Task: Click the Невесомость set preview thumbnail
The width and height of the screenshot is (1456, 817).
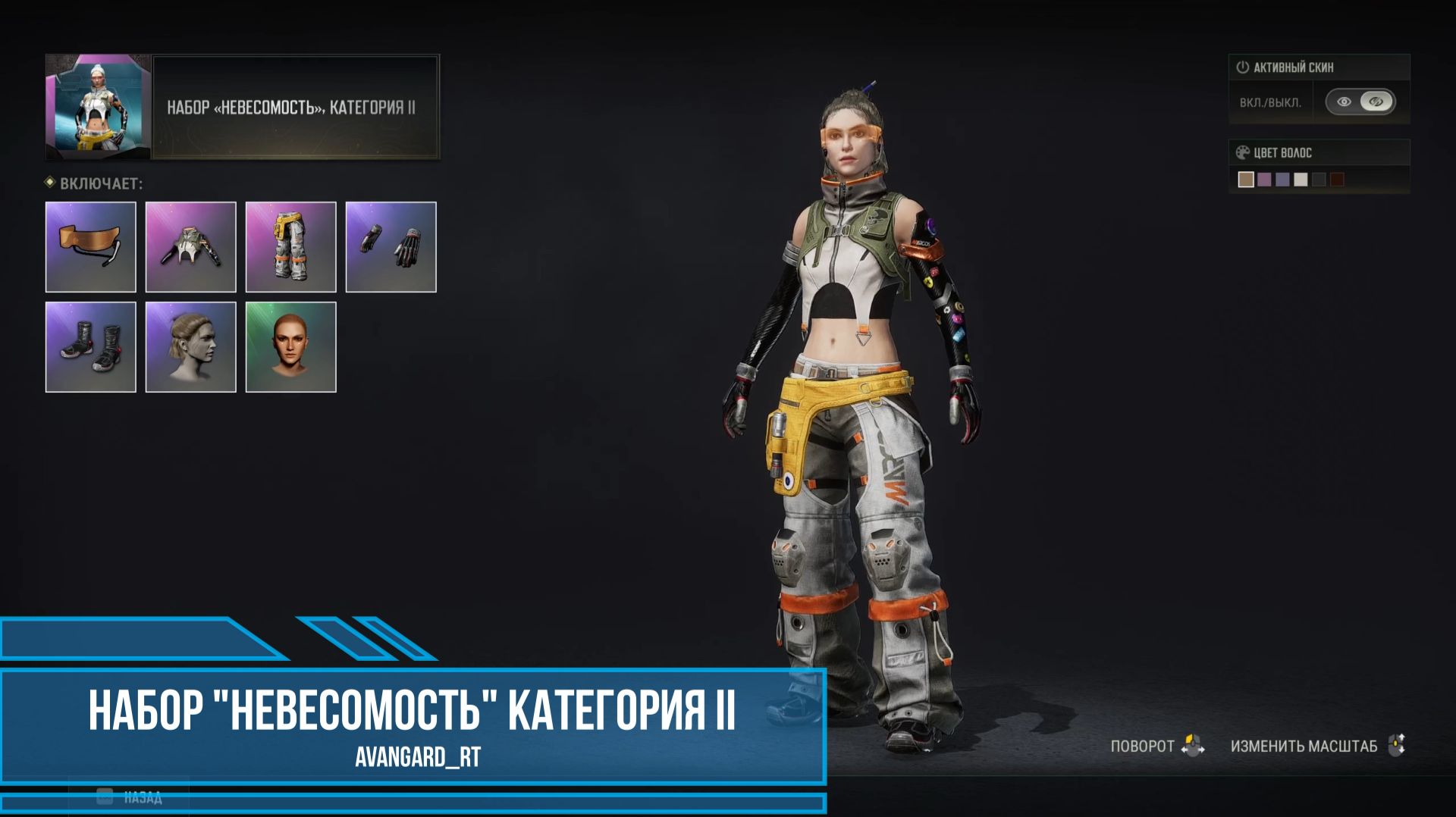Action: click(x=99, y=107)
